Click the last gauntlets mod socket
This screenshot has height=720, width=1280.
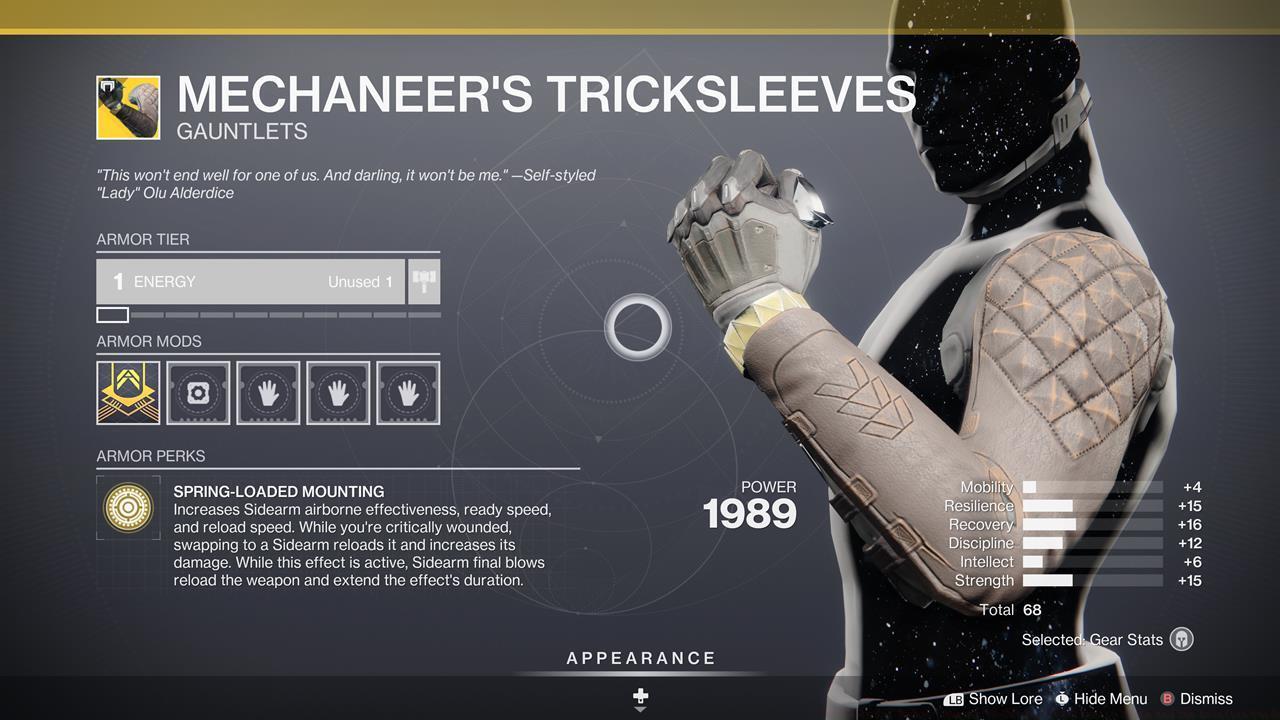tap(407, 392)
